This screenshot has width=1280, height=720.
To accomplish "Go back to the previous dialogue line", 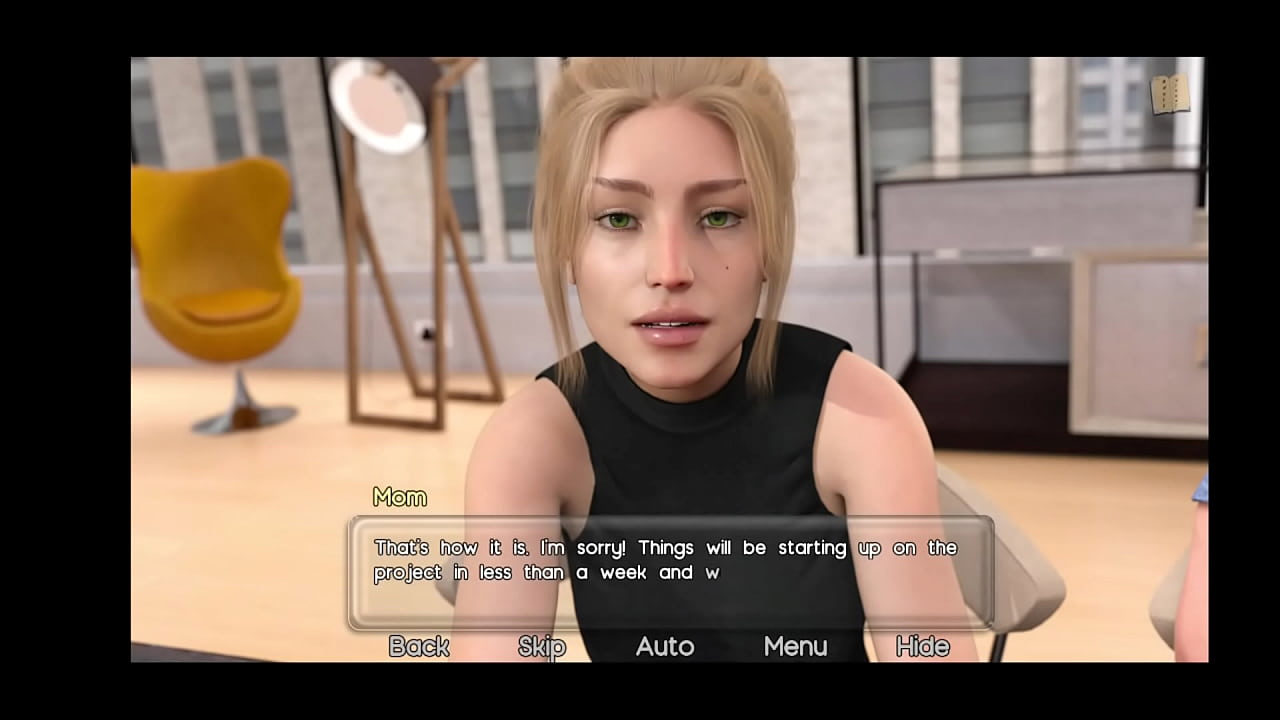I will click(x=419, y=647).
